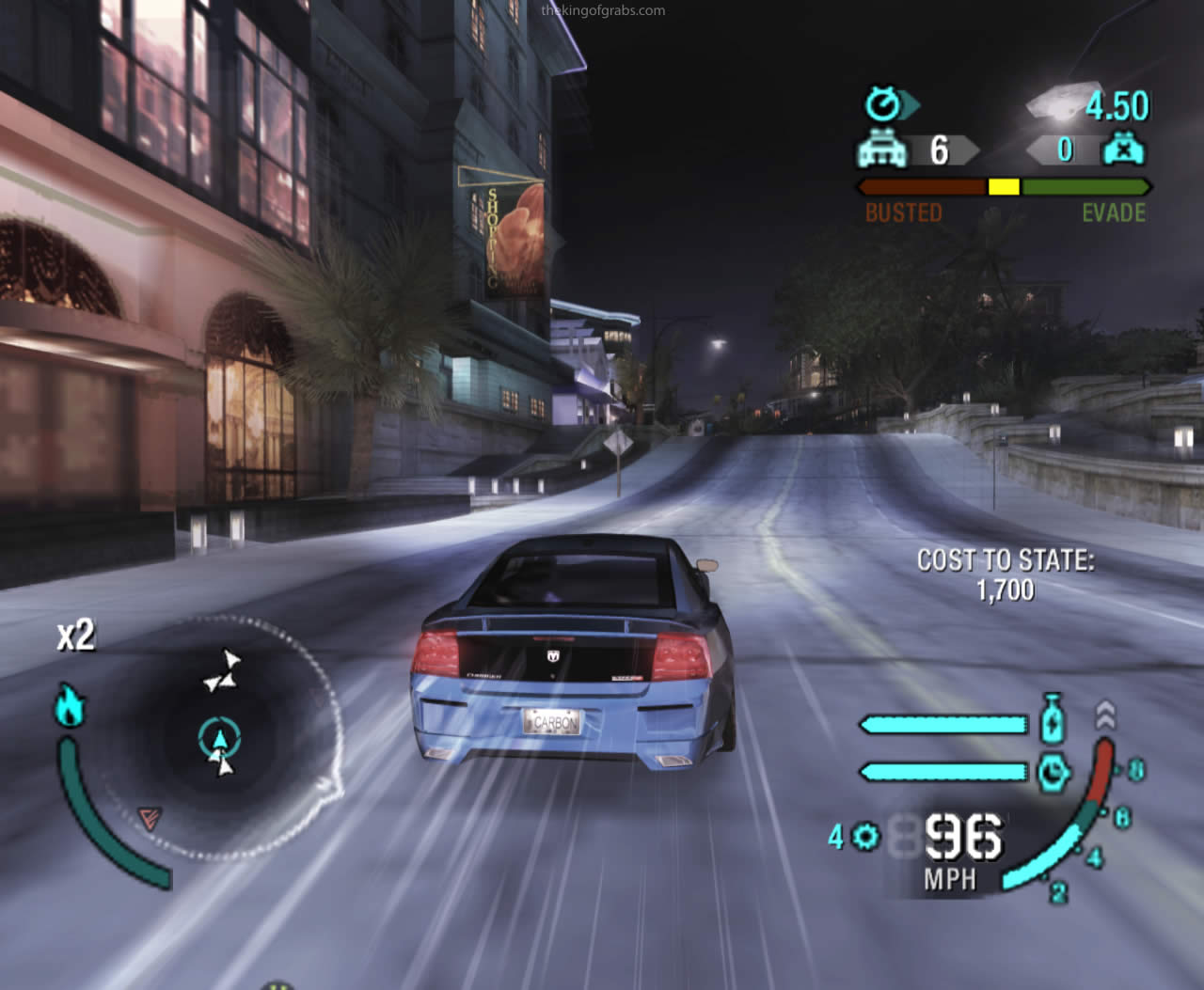
Task: Select the police cars involved icon
Action: (x=881, y=150)
